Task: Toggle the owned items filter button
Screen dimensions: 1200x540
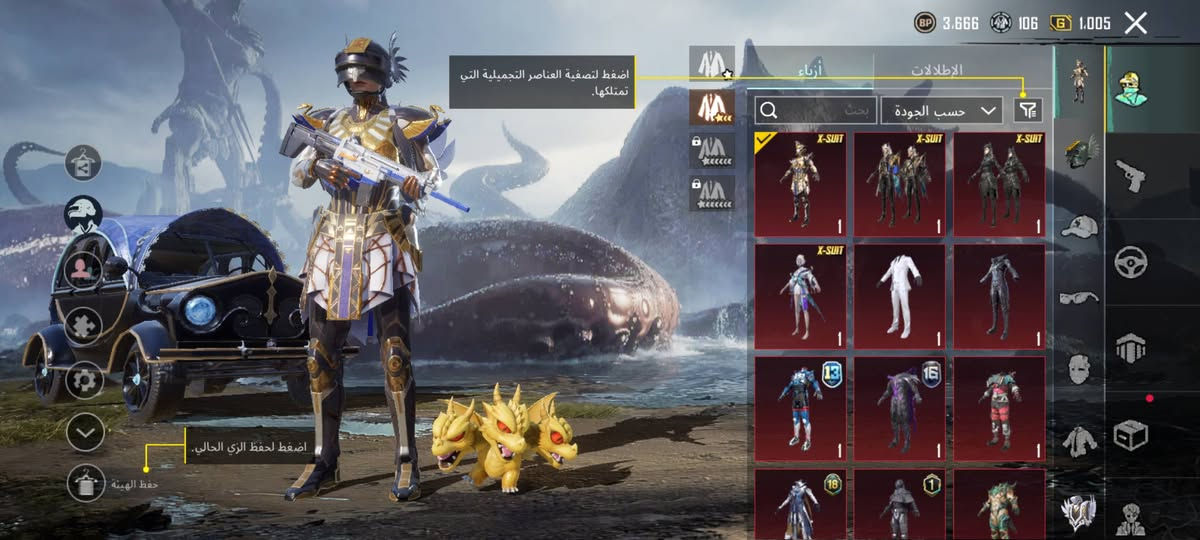Action: [x=1028, y=110]
